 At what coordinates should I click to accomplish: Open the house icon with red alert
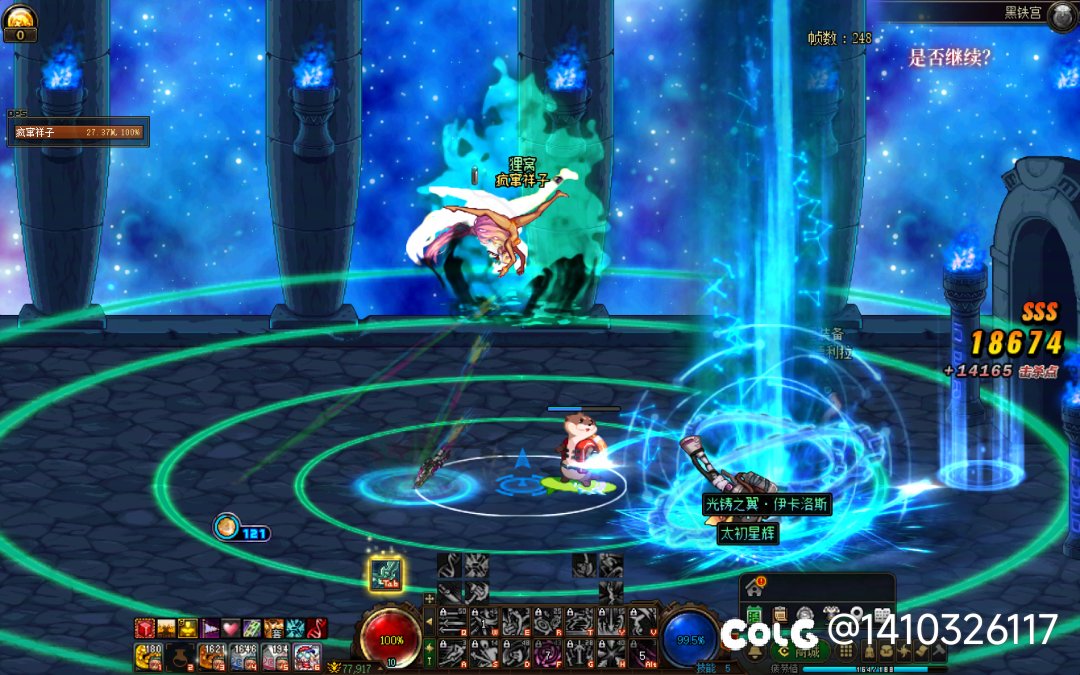756,587
